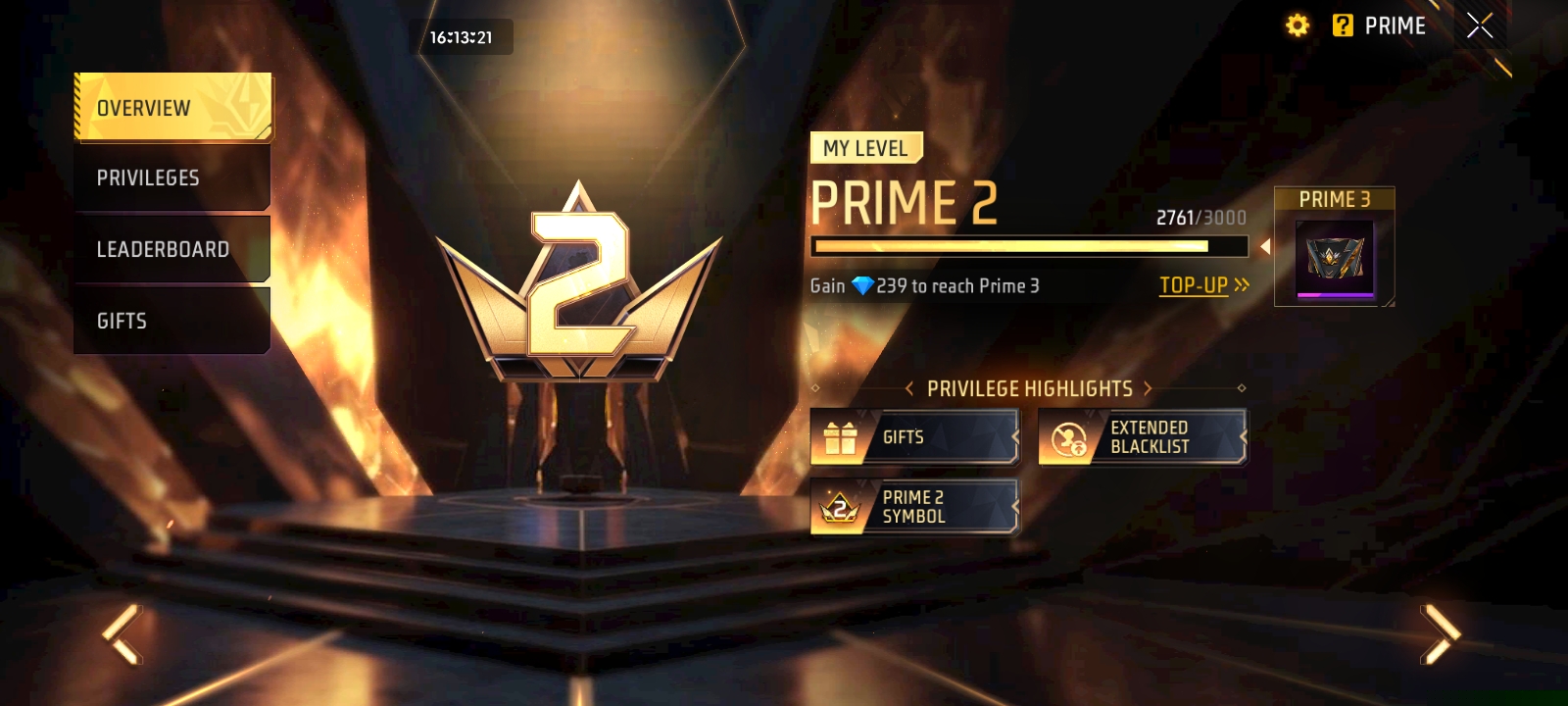Open the Privileges tab

coord(172,177)
